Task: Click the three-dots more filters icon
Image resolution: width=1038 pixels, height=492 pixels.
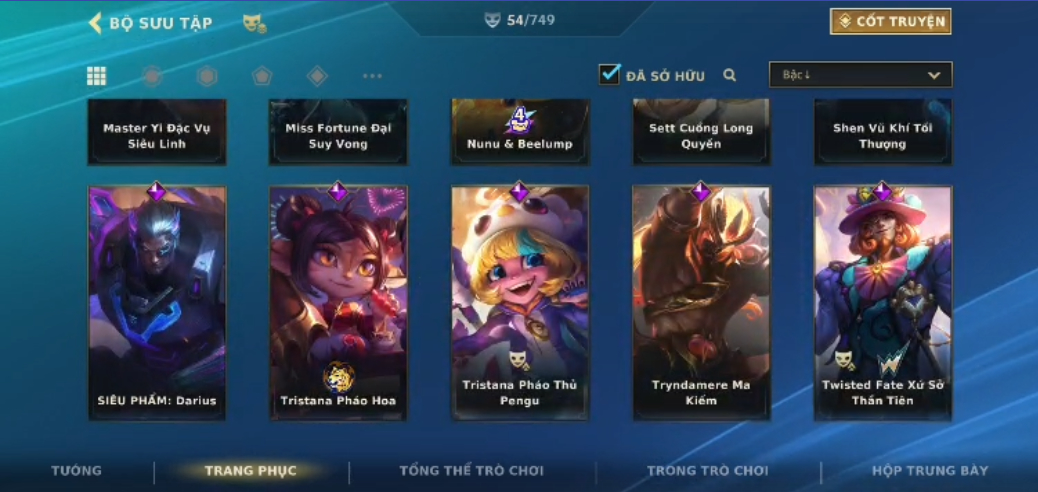Action: click(372, 76)
